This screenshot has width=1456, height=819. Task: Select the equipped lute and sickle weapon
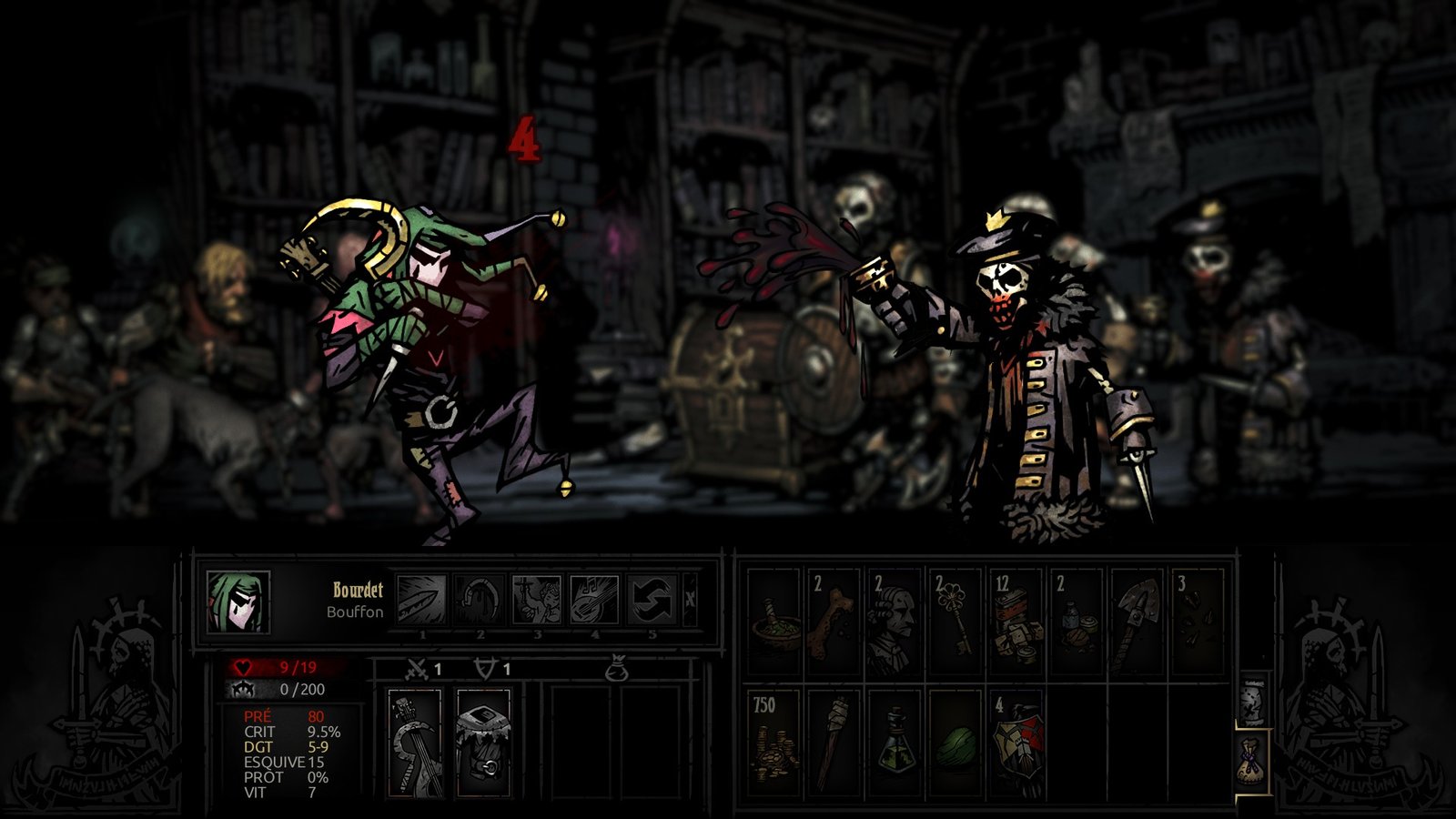415,743
